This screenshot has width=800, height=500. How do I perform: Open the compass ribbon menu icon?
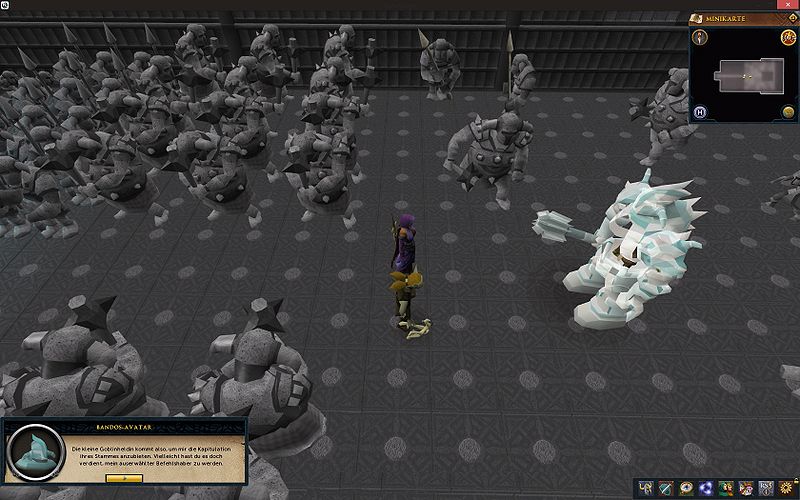686,488
